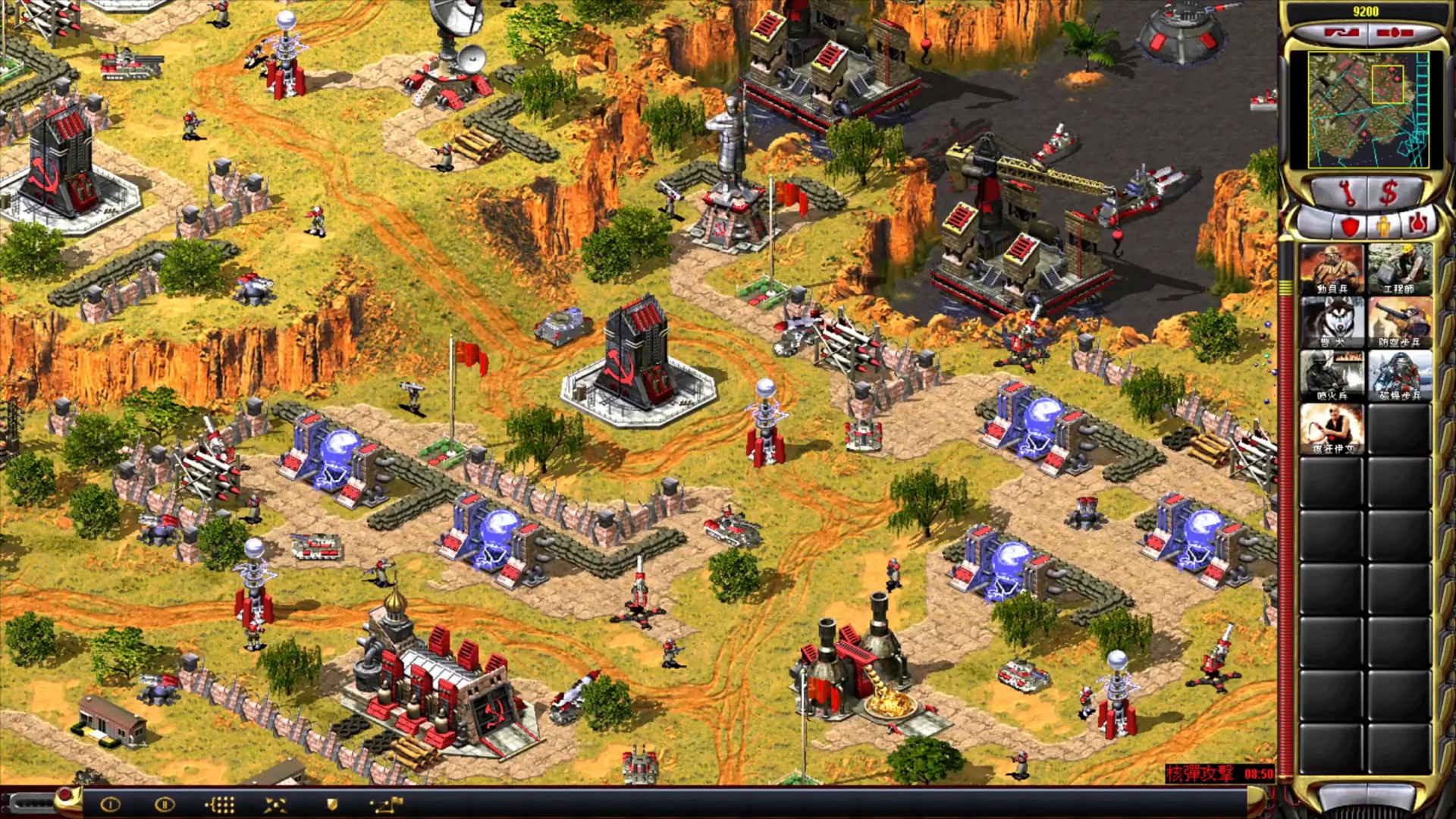Select control group two on command bar
This screenshot has width=1456, height=819.
pyautogui.click(x=164, y=805)
